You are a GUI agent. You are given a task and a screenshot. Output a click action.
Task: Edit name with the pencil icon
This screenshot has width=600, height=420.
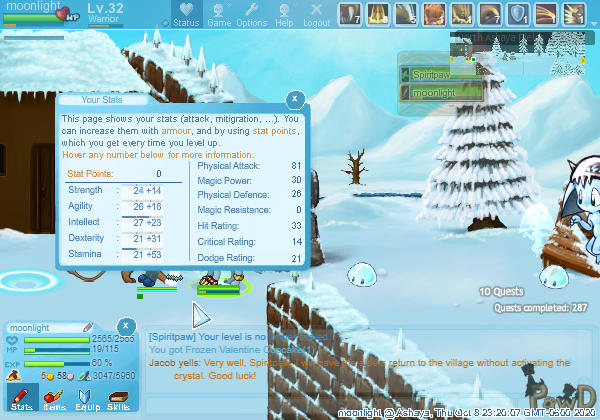[x=88, y=327]
